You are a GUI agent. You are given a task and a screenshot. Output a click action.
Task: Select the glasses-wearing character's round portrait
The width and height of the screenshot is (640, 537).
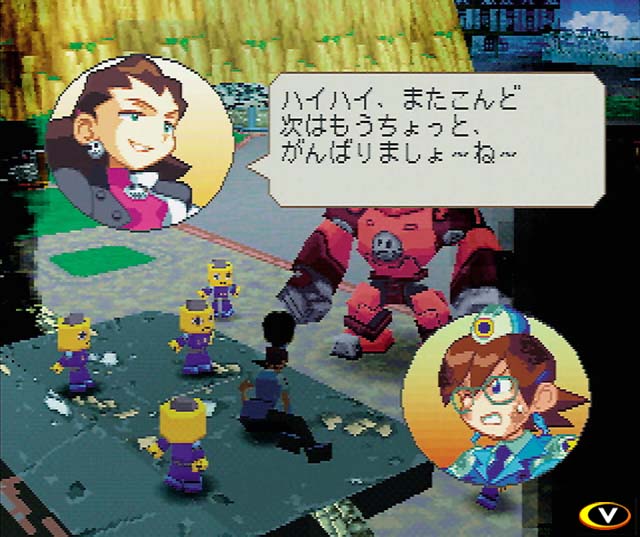pyautogui.click(x=493, y=397)
